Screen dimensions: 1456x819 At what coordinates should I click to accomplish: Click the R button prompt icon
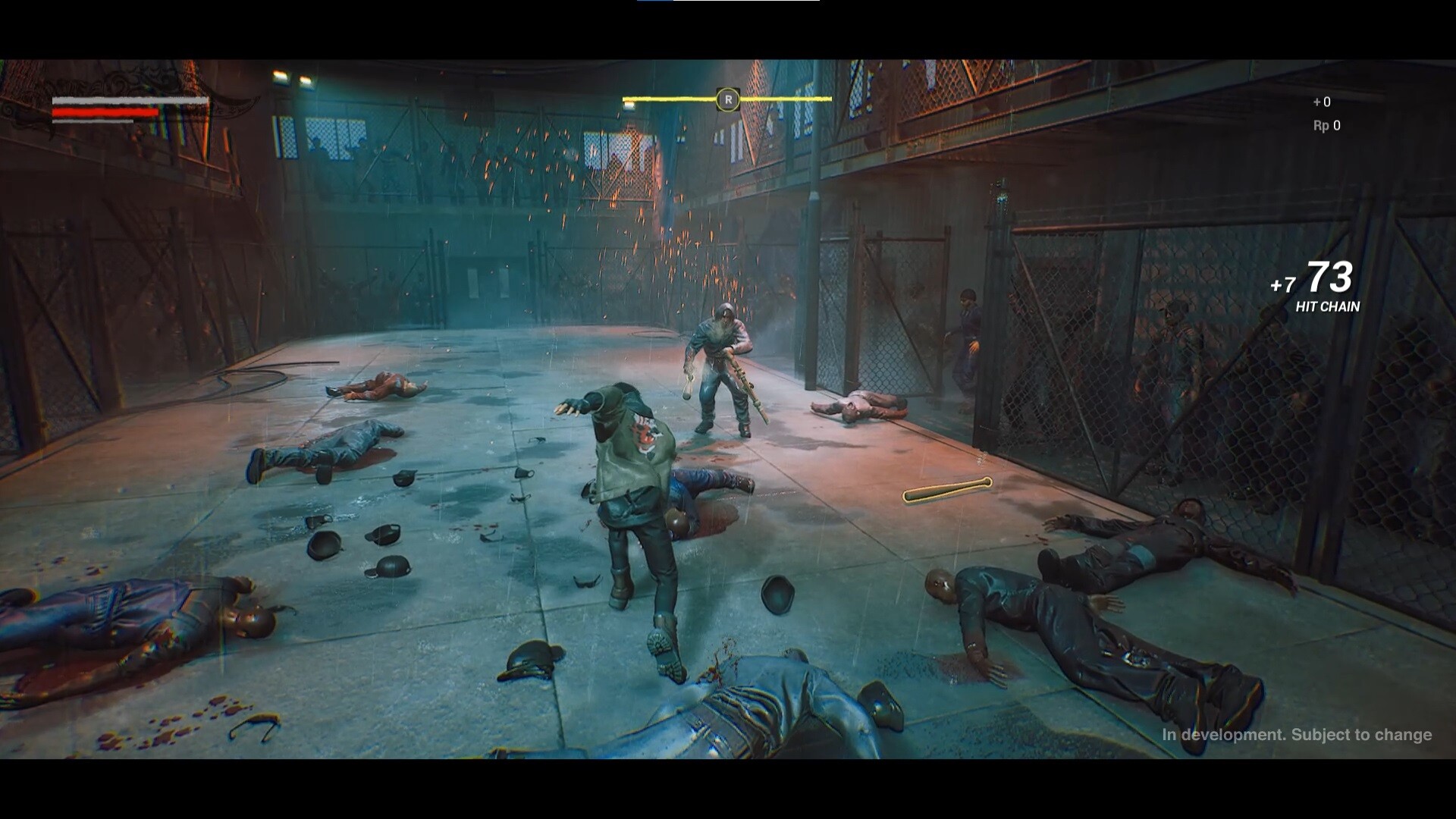(x=729, y=99)
